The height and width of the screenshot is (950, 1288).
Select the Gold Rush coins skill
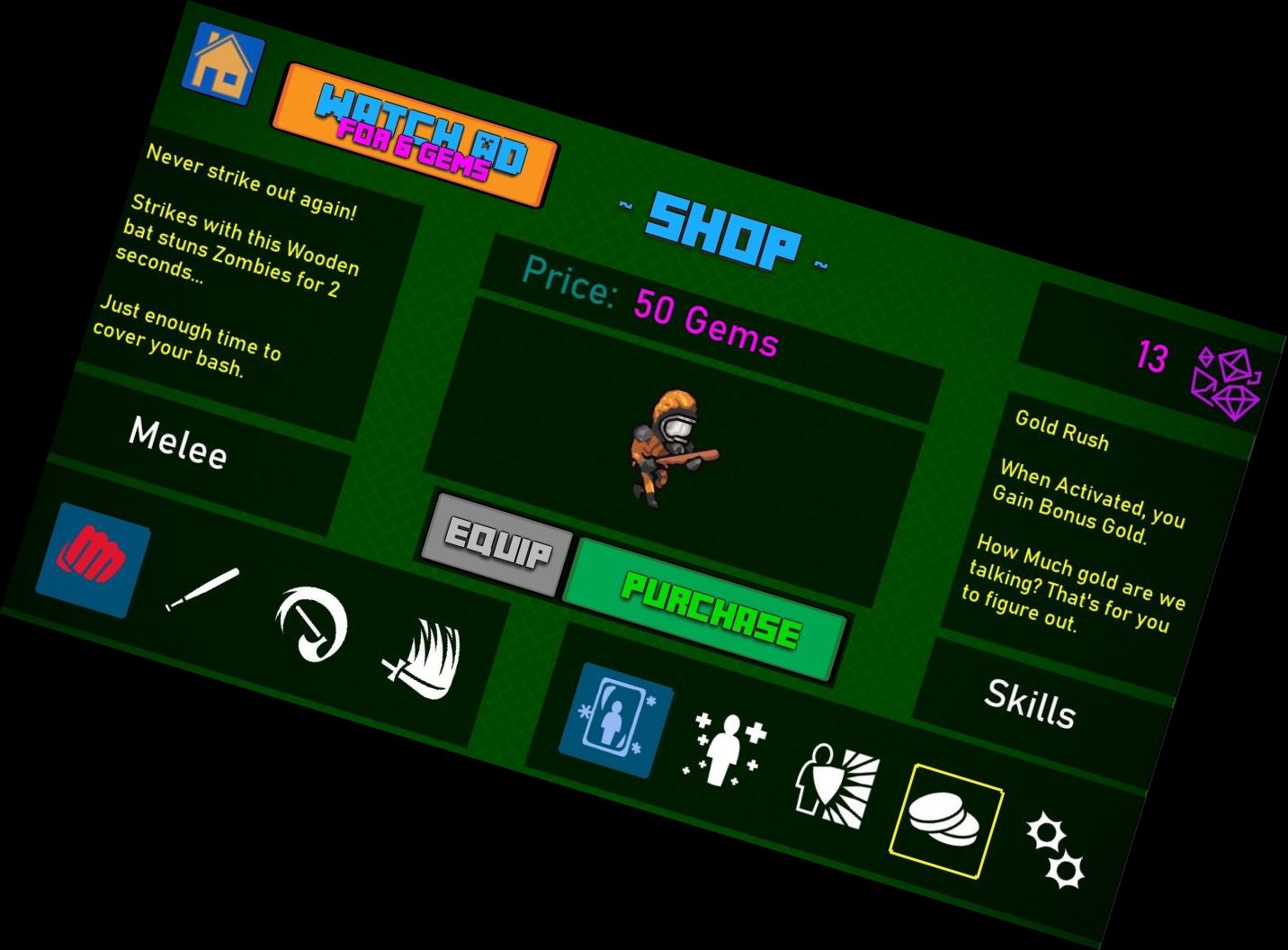tap(945, 820)
